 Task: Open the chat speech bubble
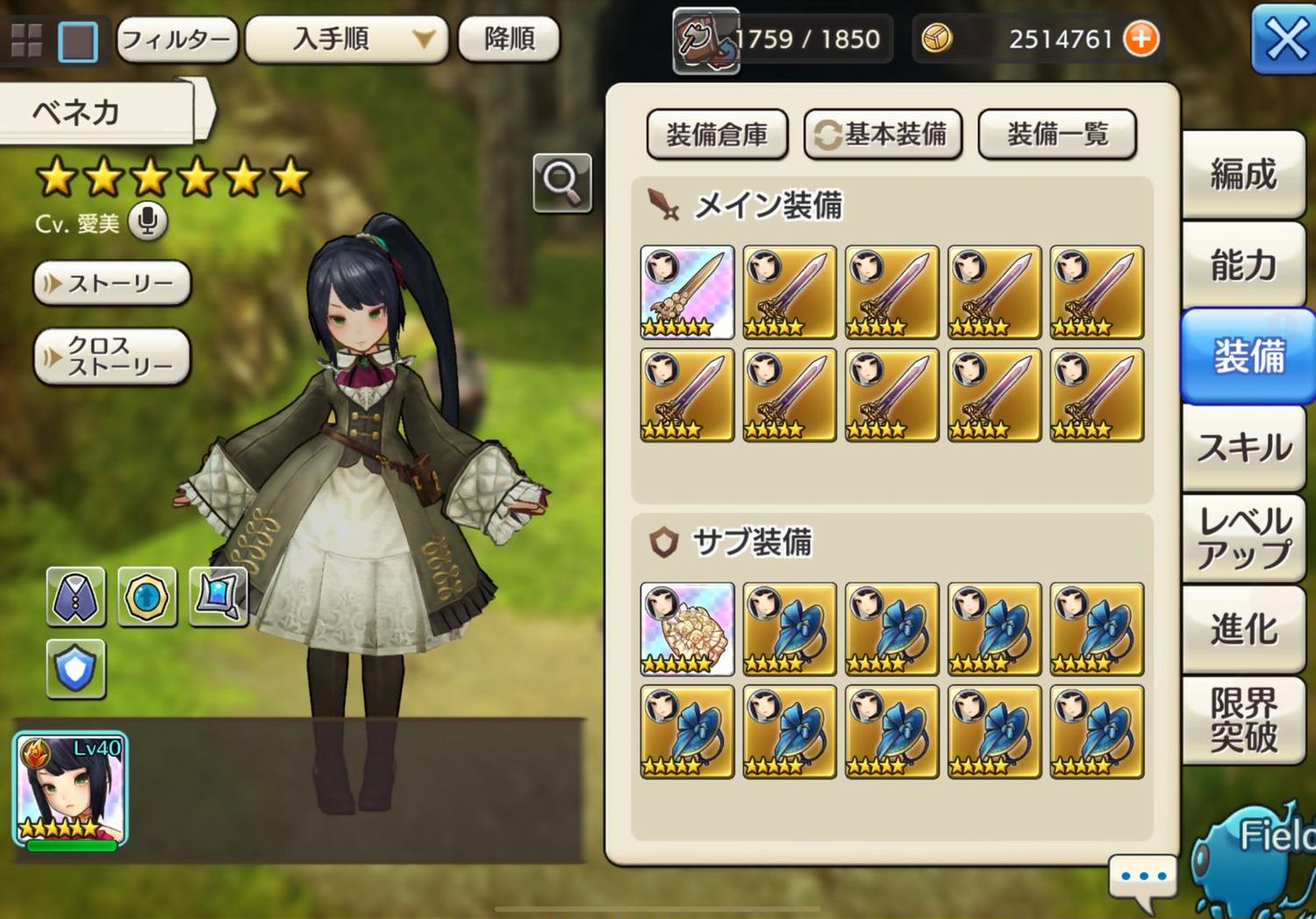pyautogui.click(x=1142, y=878)
